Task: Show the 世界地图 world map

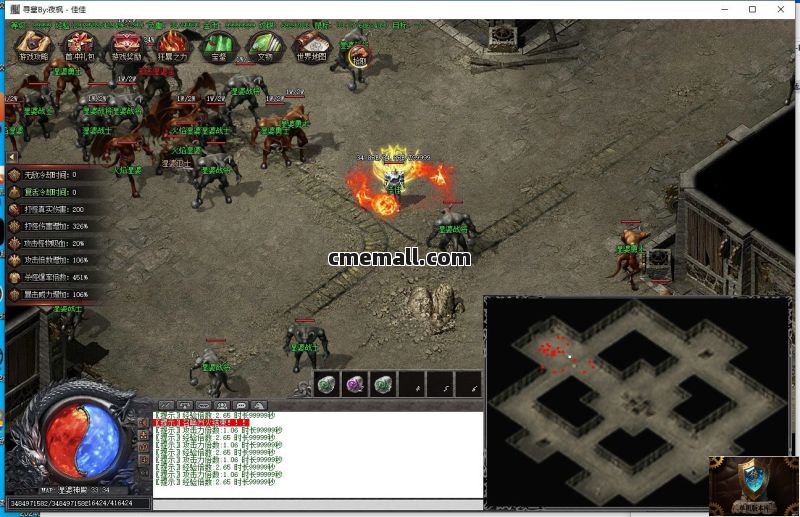Action: click(x=311, y=45)
